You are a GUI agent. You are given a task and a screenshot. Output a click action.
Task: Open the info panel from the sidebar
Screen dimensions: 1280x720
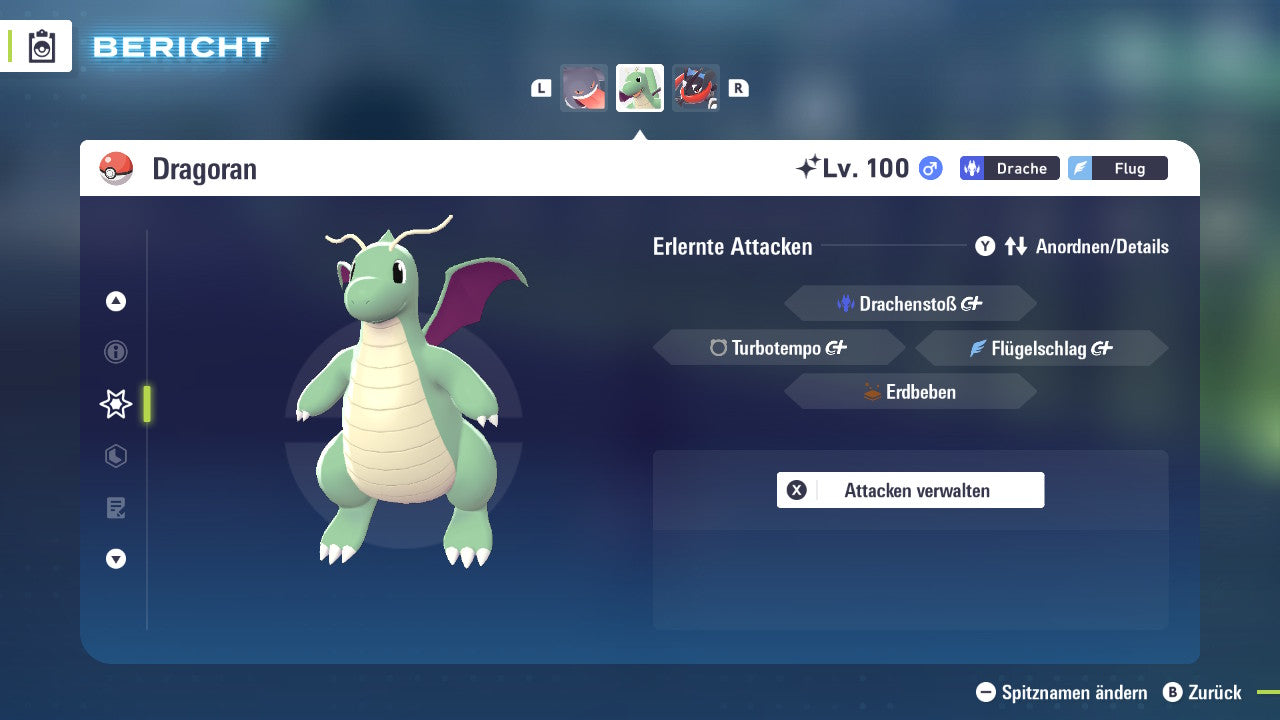tap(115, 352)
